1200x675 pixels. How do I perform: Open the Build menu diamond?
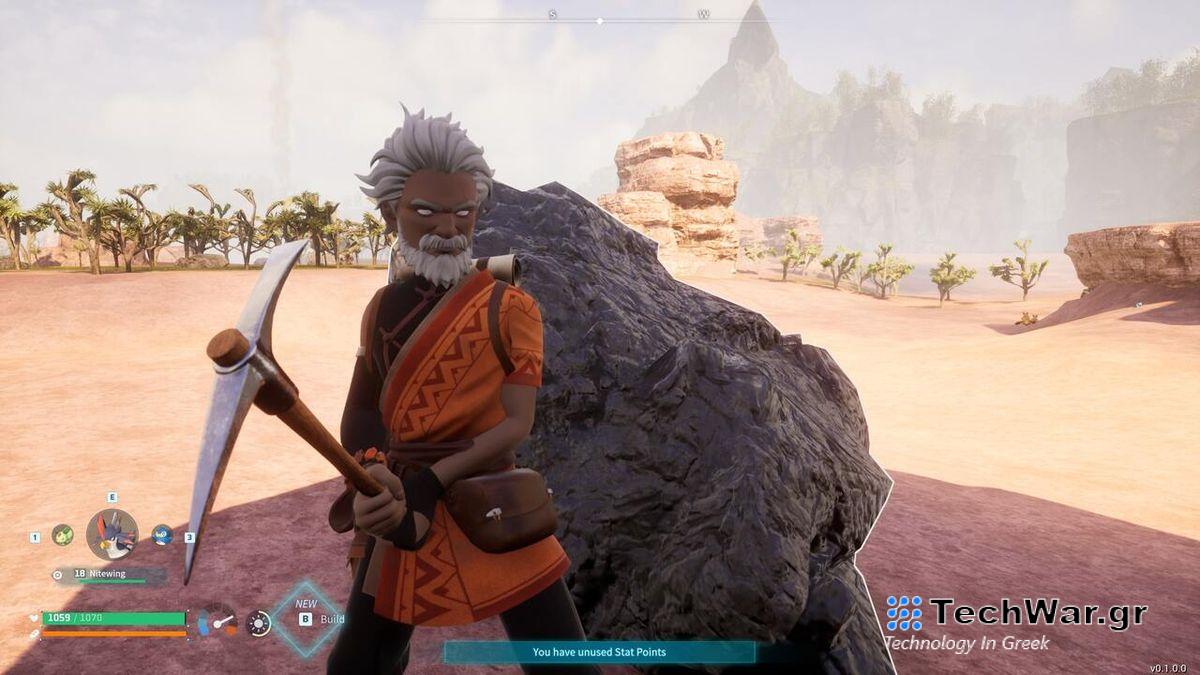[x=307, y=619]
